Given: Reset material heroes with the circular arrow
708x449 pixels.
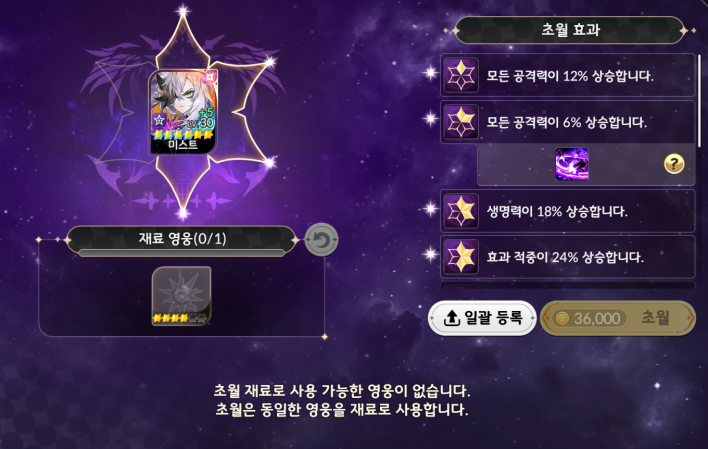Looking at the screenshot, I should pyautogui.click(x=321, y=240).
